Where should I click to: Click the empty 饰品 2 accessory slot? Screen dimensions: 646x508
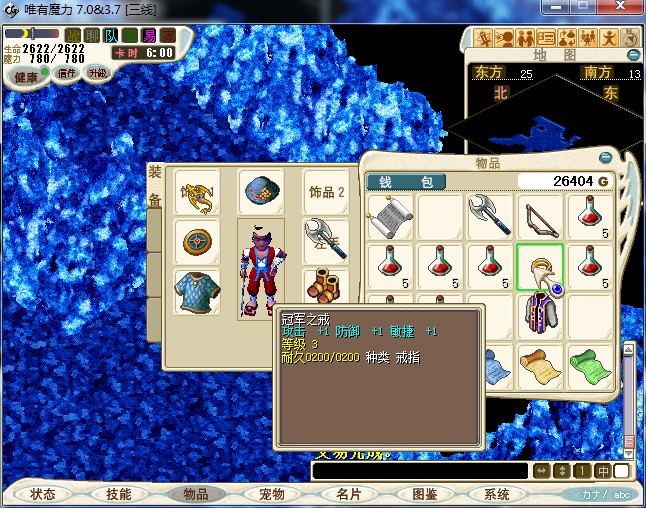[x=326, y=191]
